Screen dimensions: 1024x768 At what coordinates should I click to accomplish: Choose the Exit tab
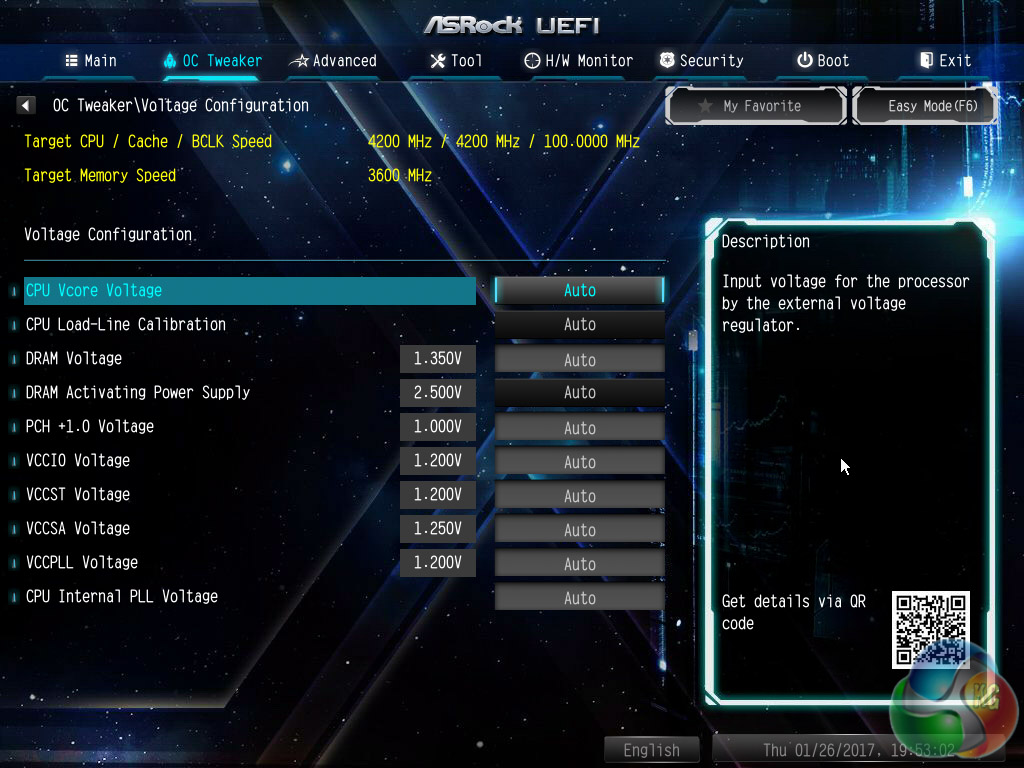(945, 61)
